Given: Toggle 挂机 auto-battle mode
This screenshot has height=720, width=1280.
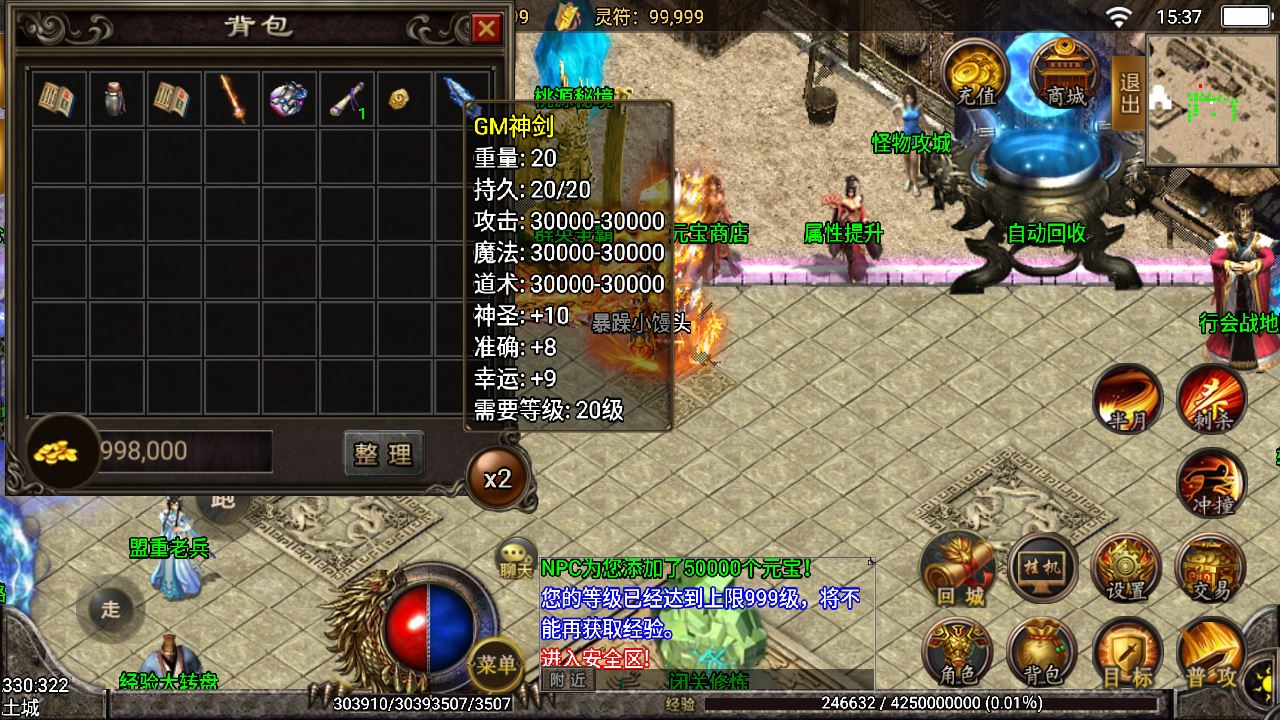Looking at the screenshot, I should pos(1043,567).
